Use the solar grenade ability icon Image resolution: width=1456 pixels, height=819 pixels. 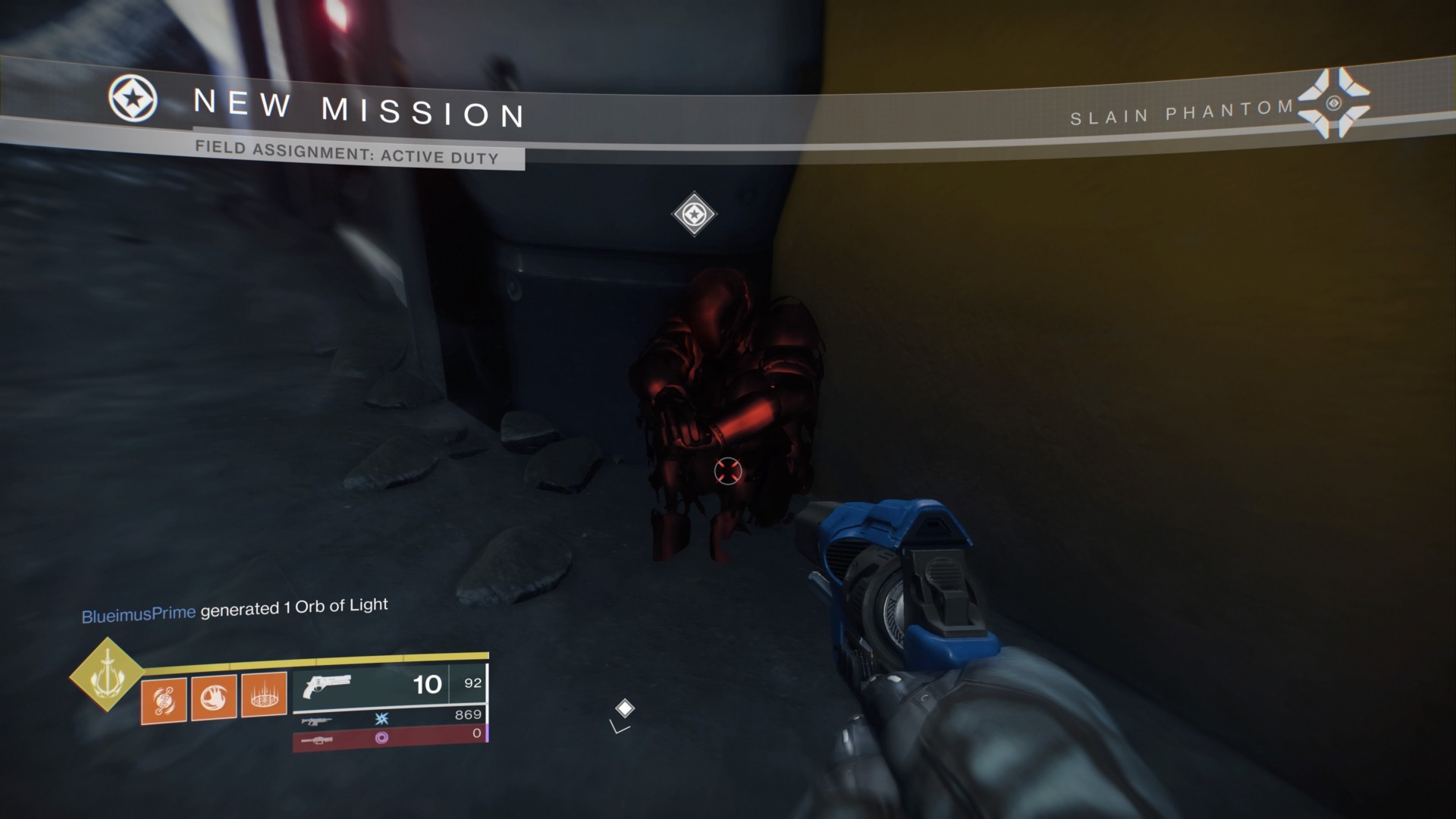coord(164,699)
